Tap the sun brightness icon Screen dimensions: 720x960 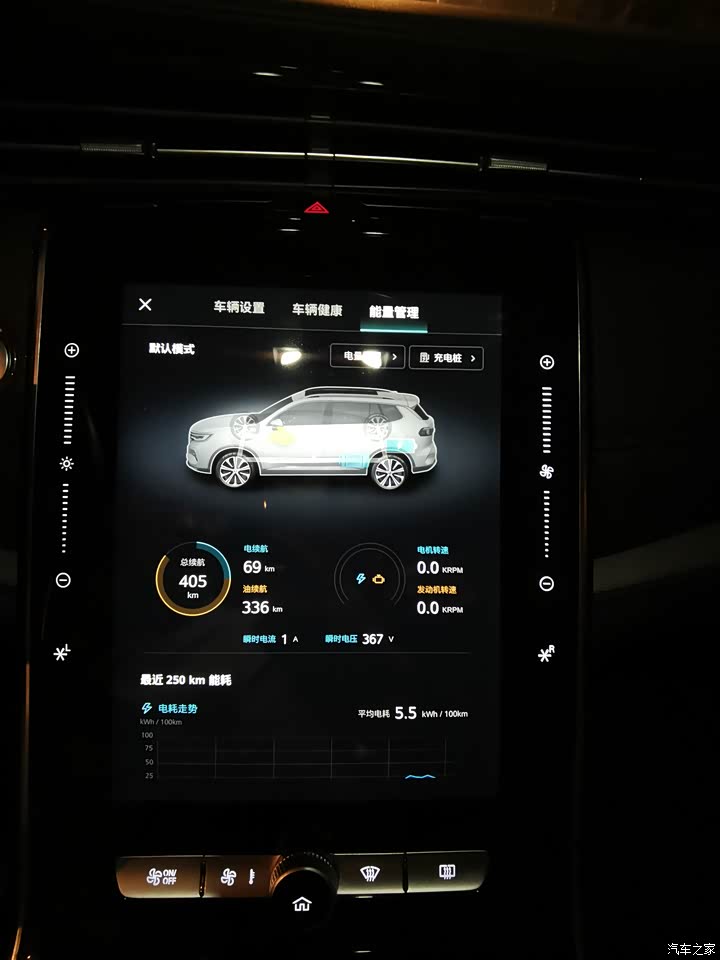pos(67,464)
